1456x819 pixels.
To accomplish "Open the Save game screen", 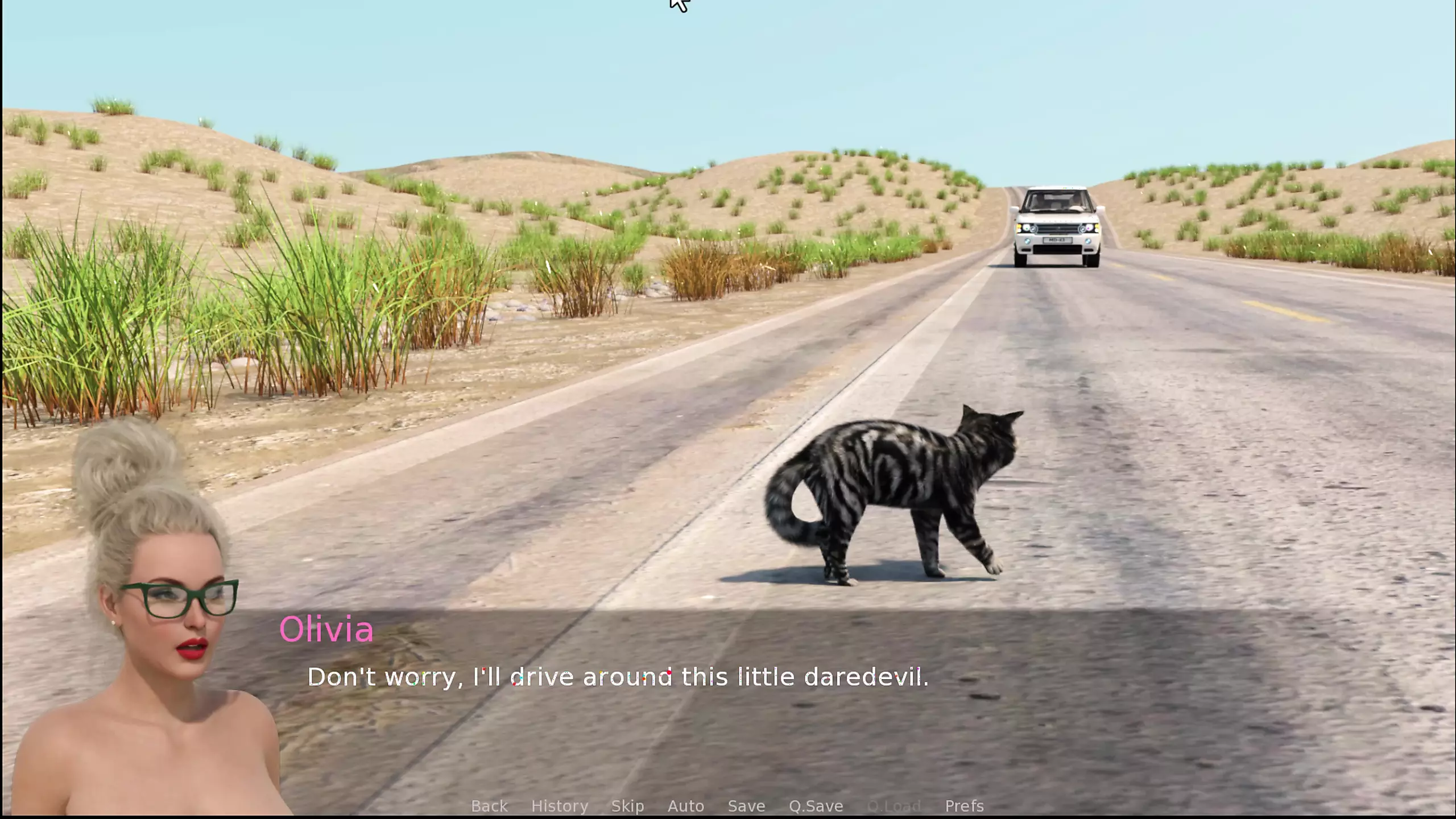I will [746, 806].
